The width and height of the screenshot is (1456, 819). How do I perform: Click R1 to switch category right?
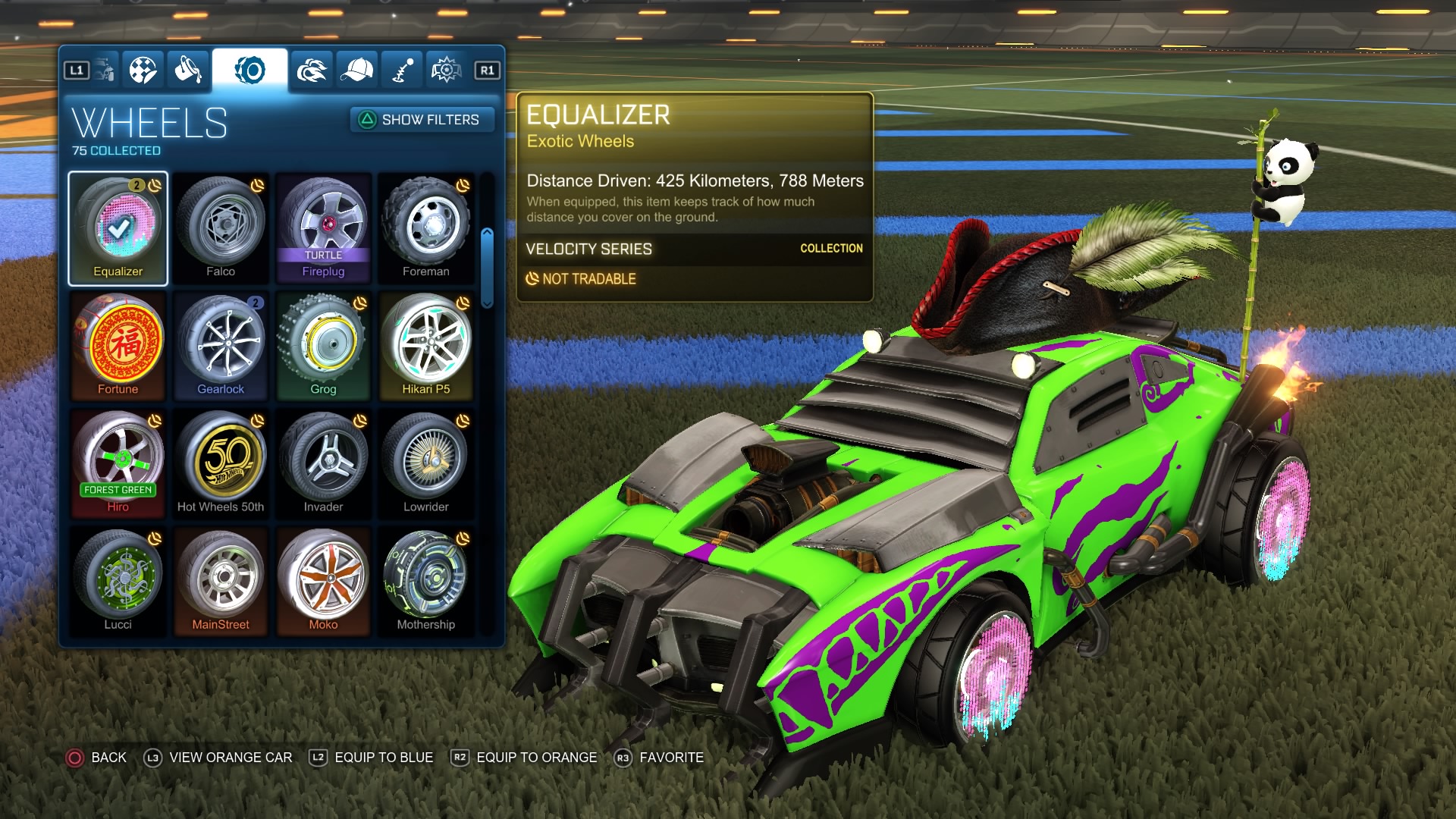tap(486, 68)
